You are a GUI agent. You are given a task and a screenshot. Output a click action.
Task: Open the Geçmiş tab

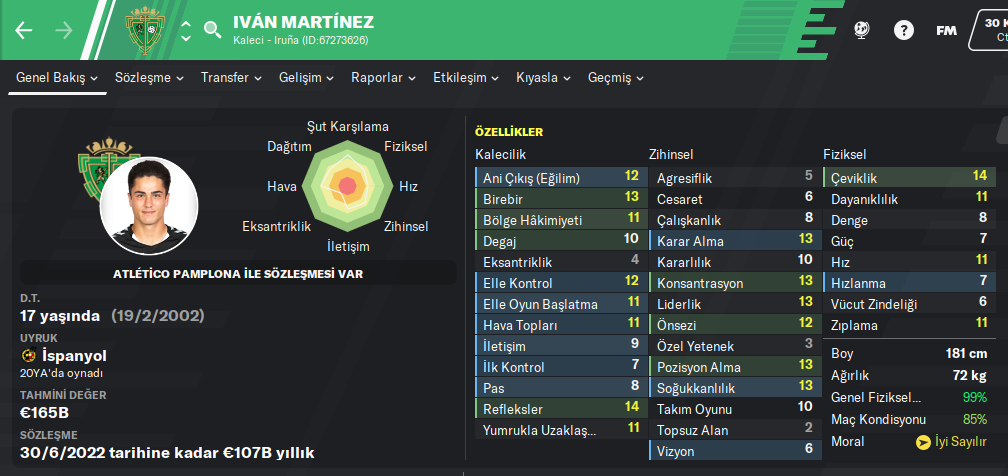pos(616,77)
